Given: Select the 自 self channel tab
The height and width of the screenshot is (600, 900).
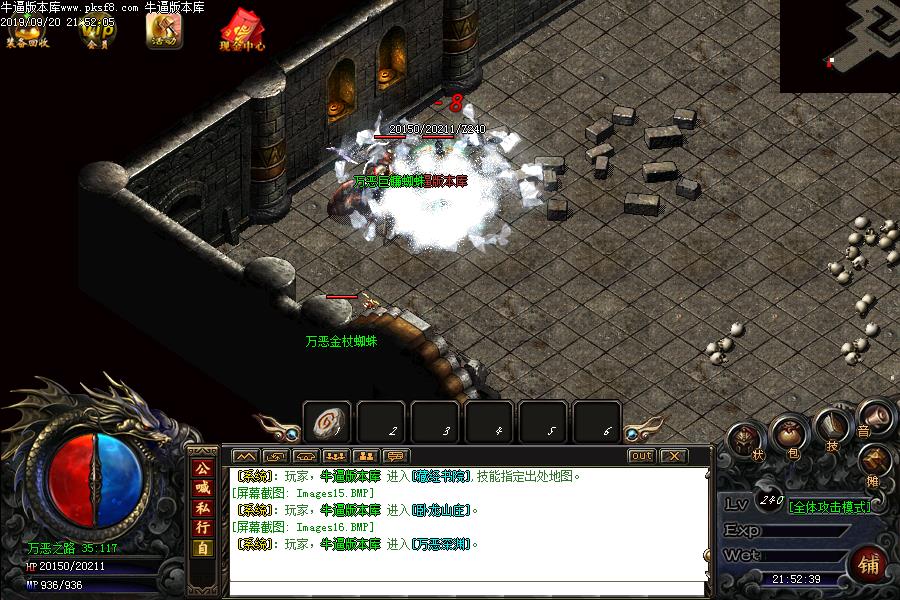Looking at the screenshot, I should click(203, 547).
